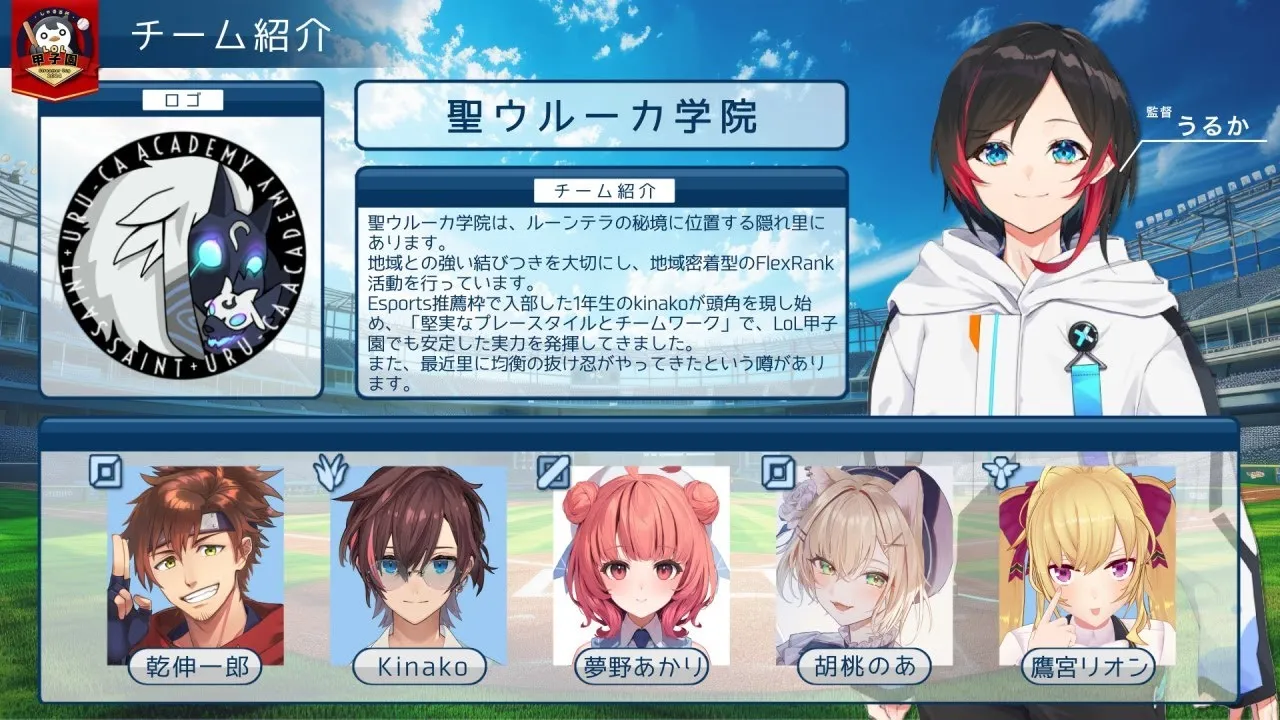Click the support role icon above 鷹宮リオン
1280x720 pixels.
(1000, 471)
